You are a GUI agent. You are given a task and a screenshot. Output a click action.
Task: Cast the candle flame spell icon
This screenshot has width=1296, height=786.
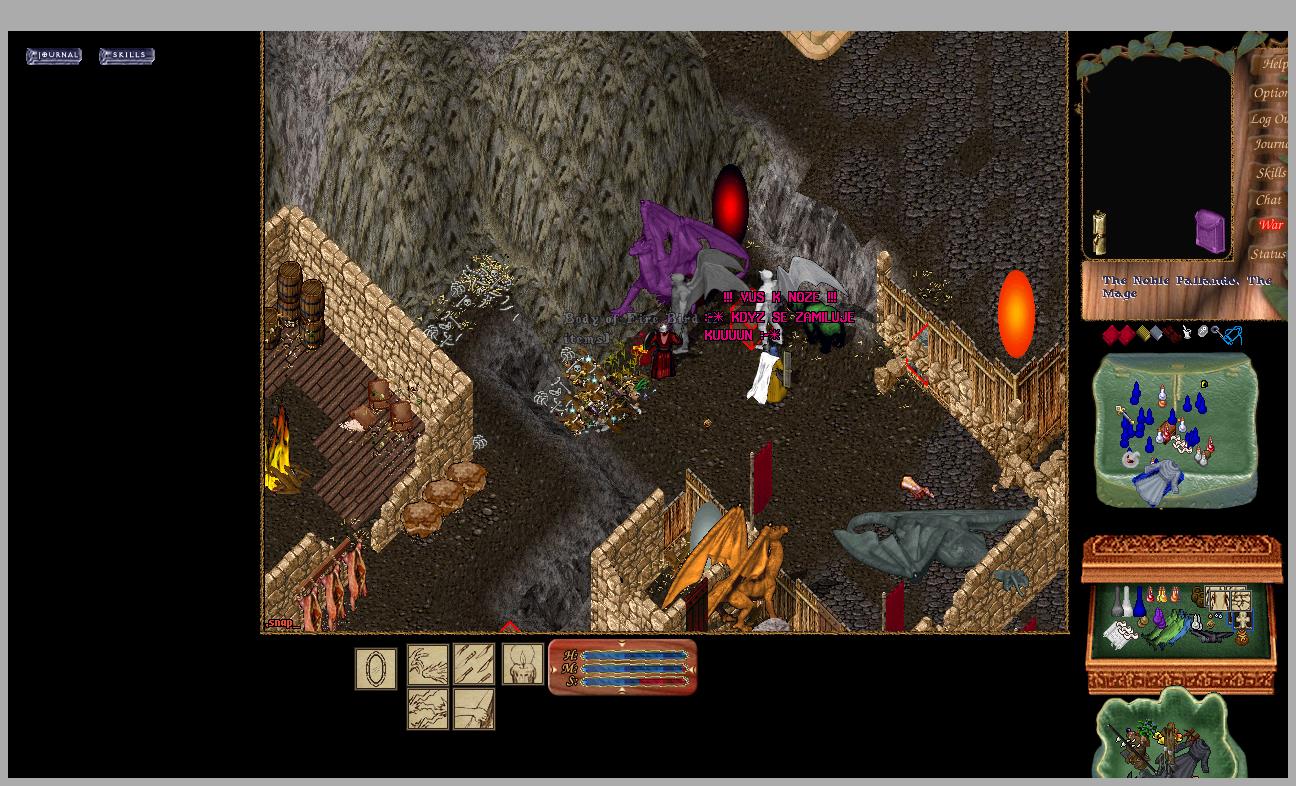point(522,664)
